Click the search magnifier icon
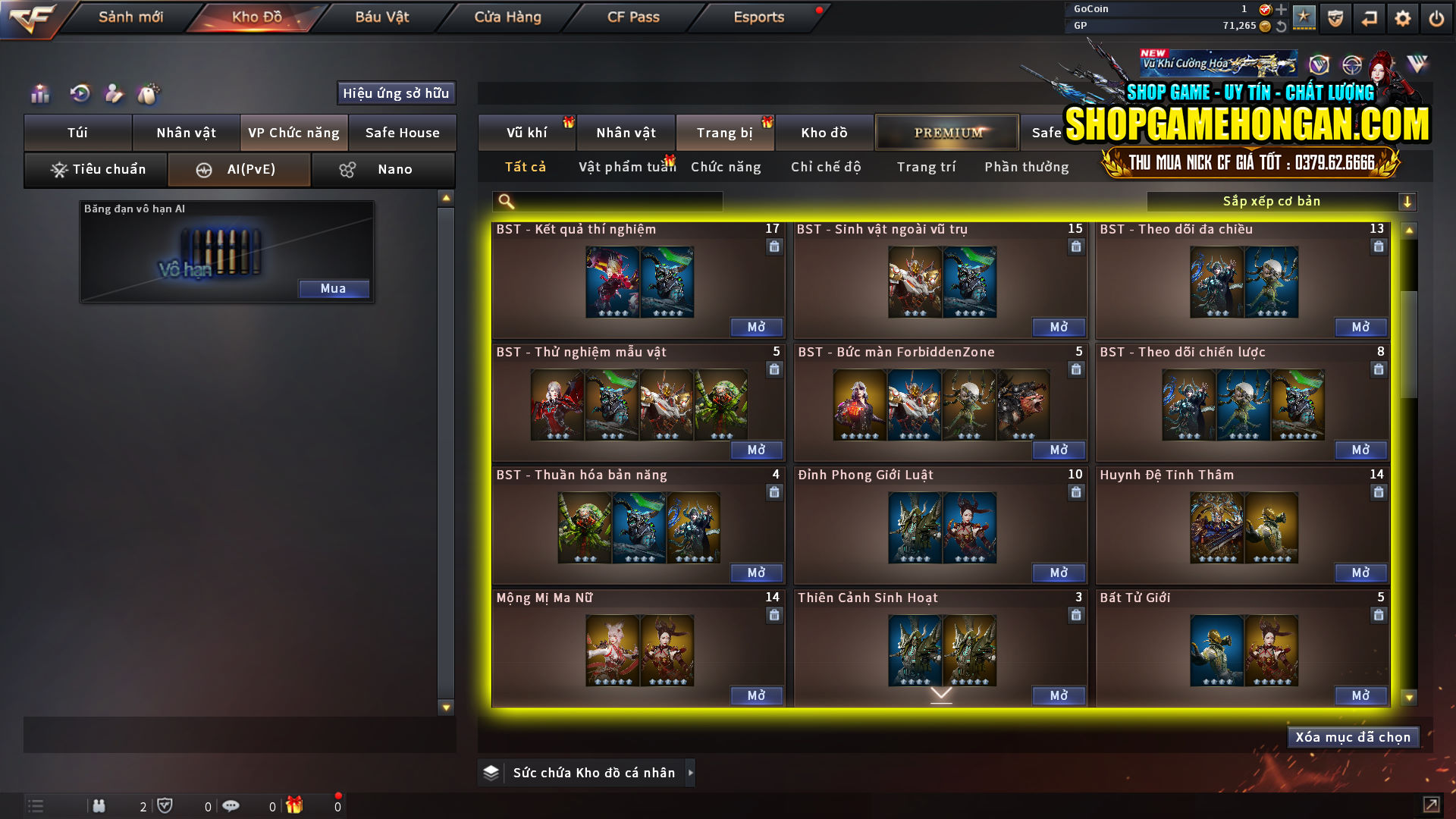The image size is (1456, 819). tap(504, 201)
